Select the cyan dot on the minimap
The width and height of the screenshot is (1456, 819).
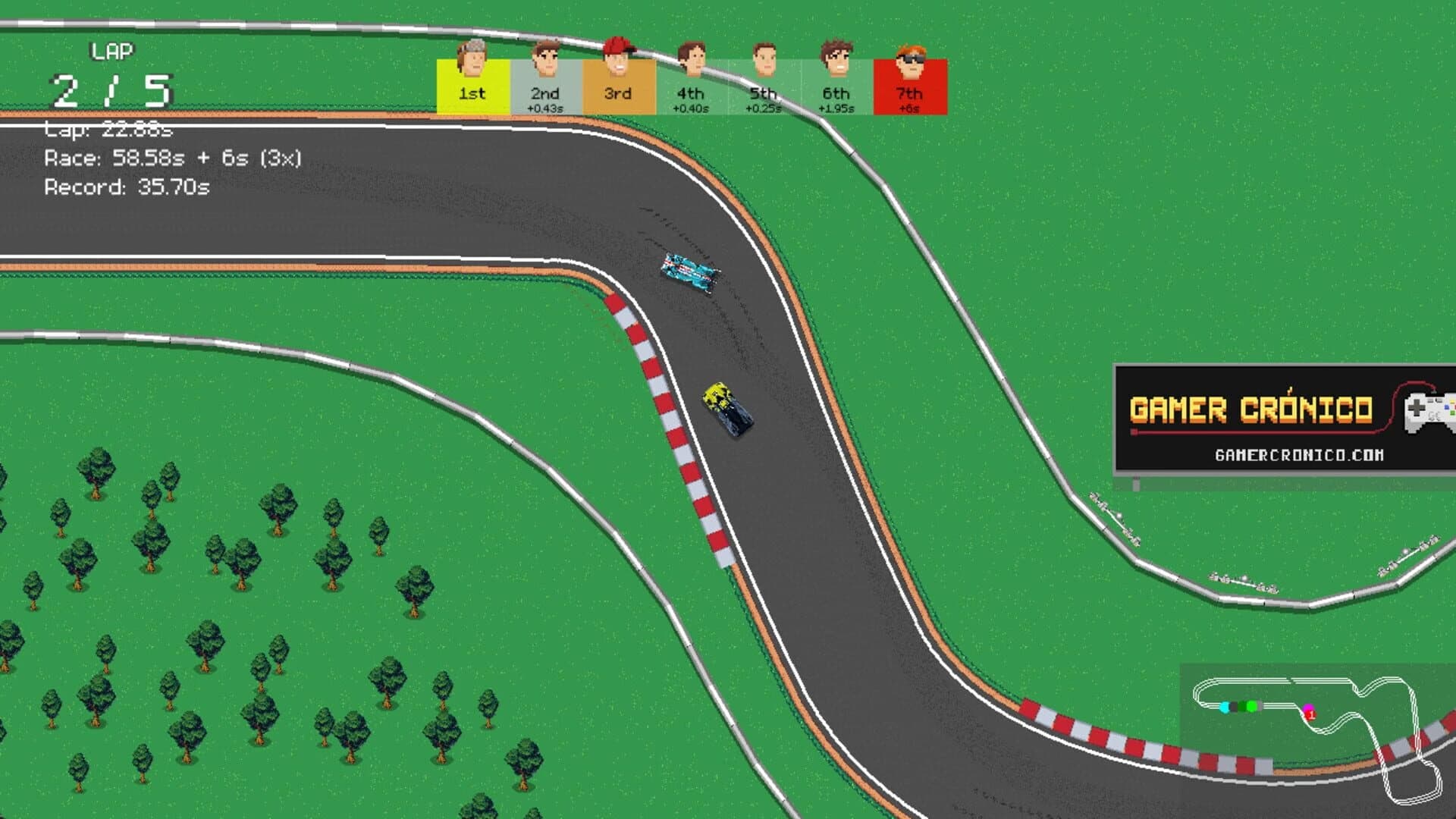pos(1225,708)
